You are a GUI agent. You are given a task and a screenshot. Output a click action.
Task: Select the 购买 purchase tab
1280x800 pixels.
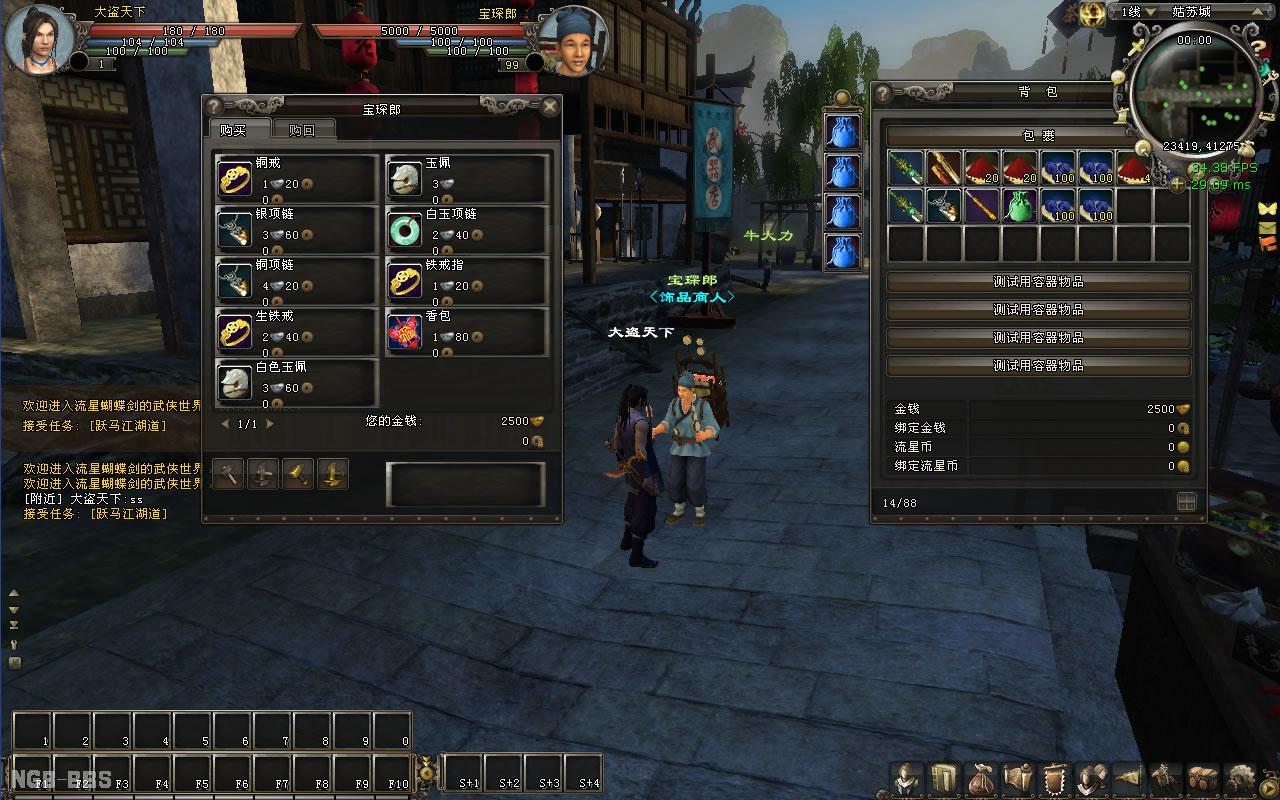tap(232, 131)
